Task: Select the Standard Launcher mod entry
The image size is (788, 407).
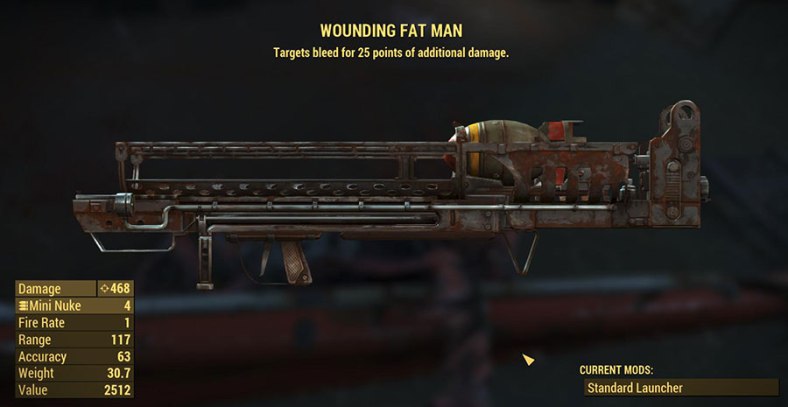Action: pyautogui.click(x=678, y=387)
